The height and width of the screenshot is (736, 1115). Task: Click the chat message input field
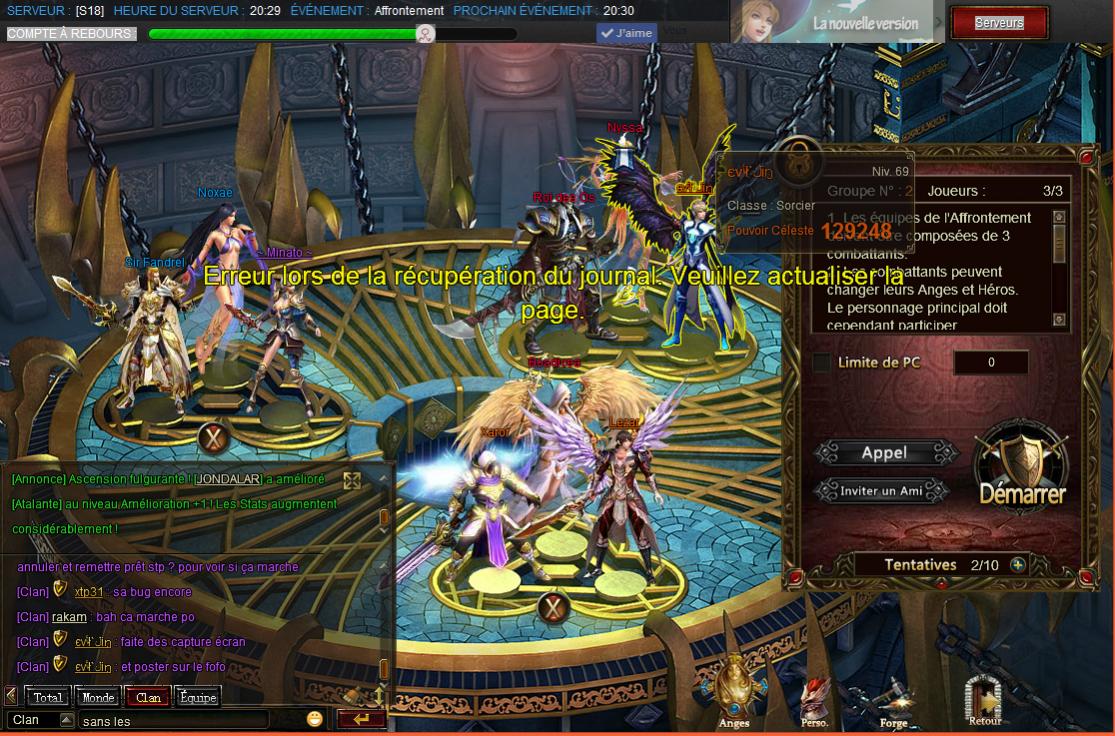(x=173, y=720)
